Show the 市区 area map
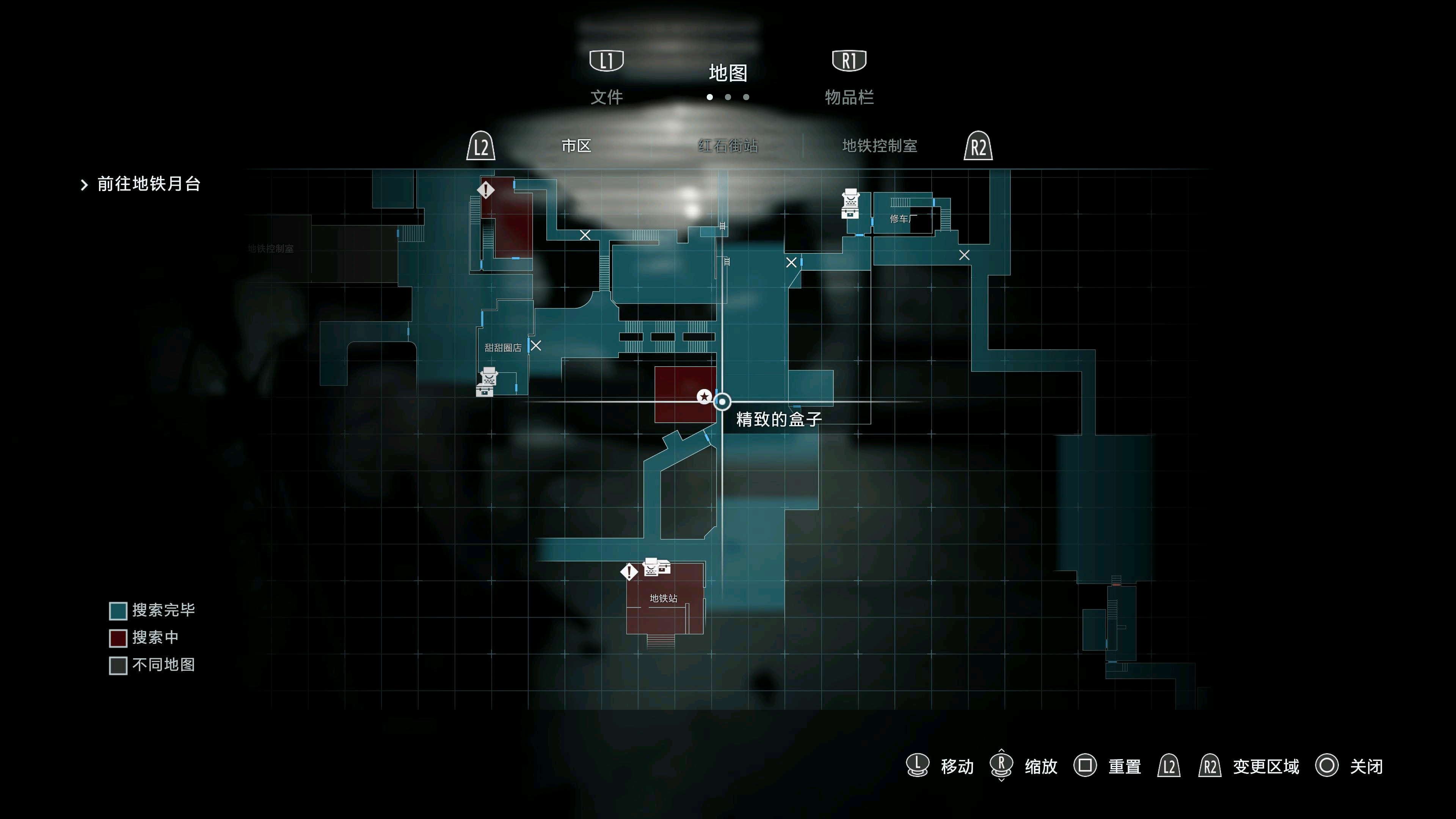Screen dimensions: 1456x819 (576, 146)
